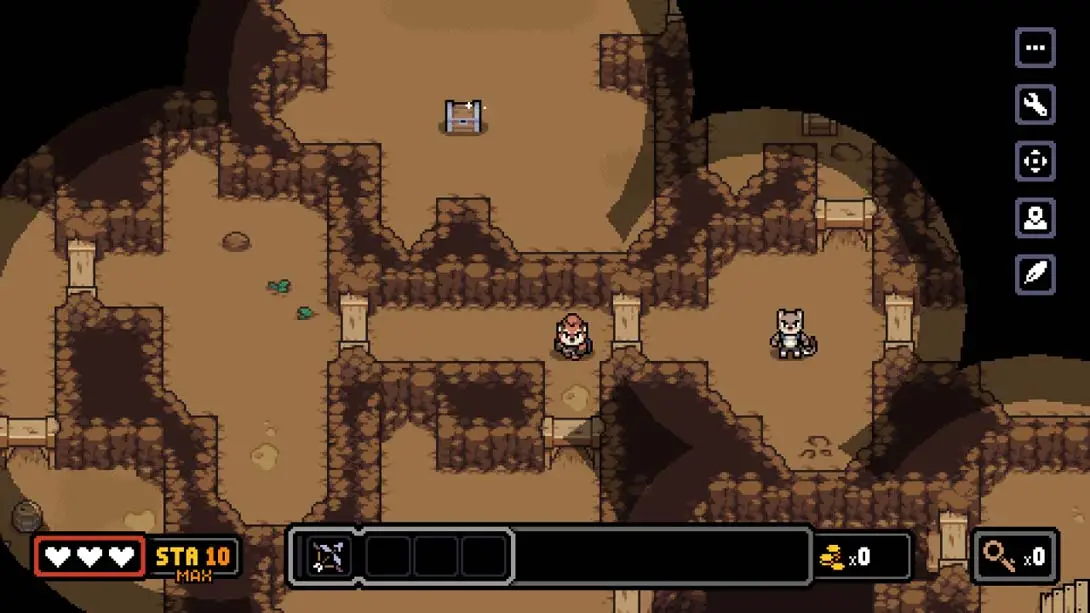This screenshot has width=1090, height=613.
Task: Click the directional crosshair control button
Action: coord(1035,161)
